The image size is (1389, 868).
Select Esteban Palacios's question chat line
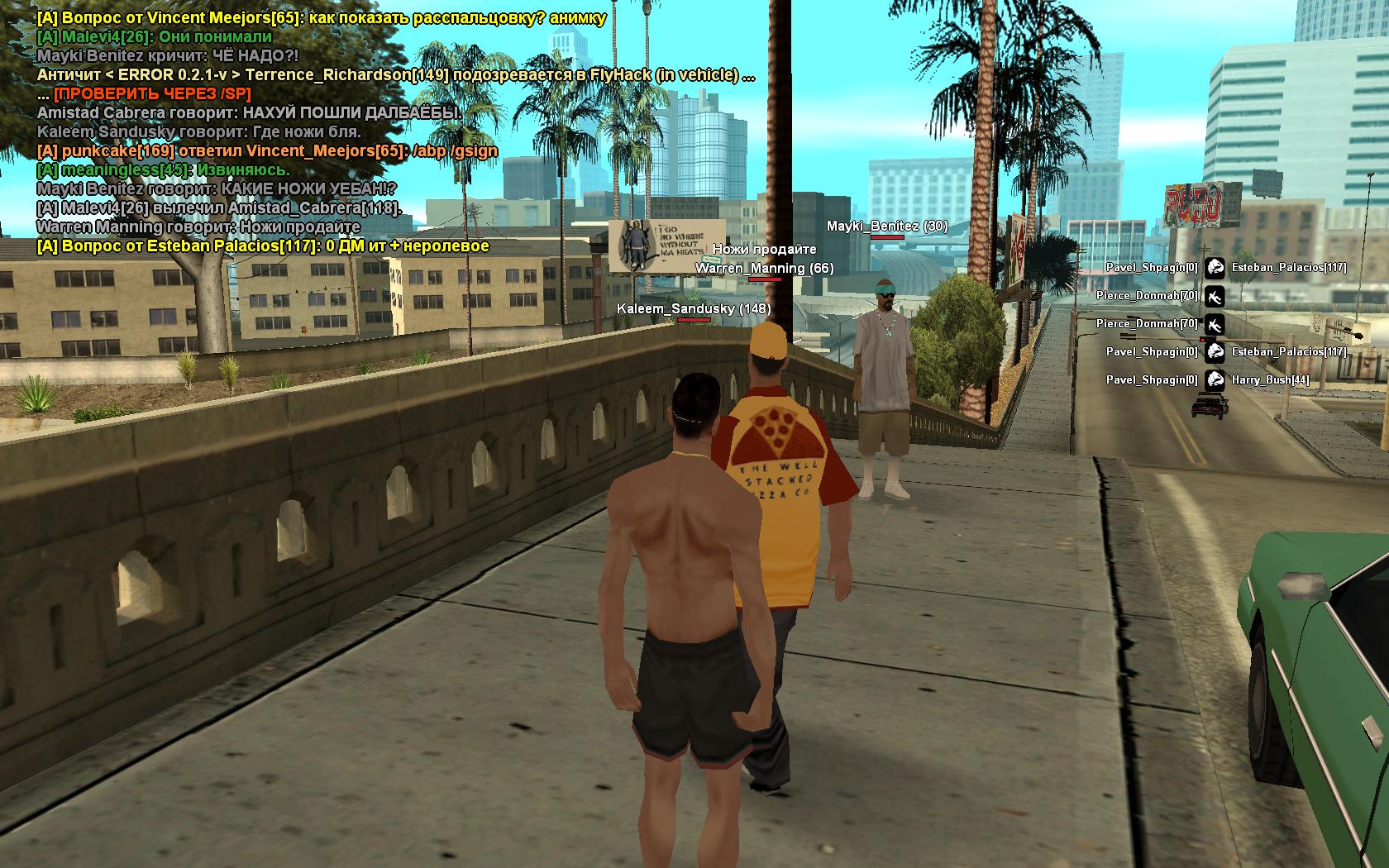263,246
